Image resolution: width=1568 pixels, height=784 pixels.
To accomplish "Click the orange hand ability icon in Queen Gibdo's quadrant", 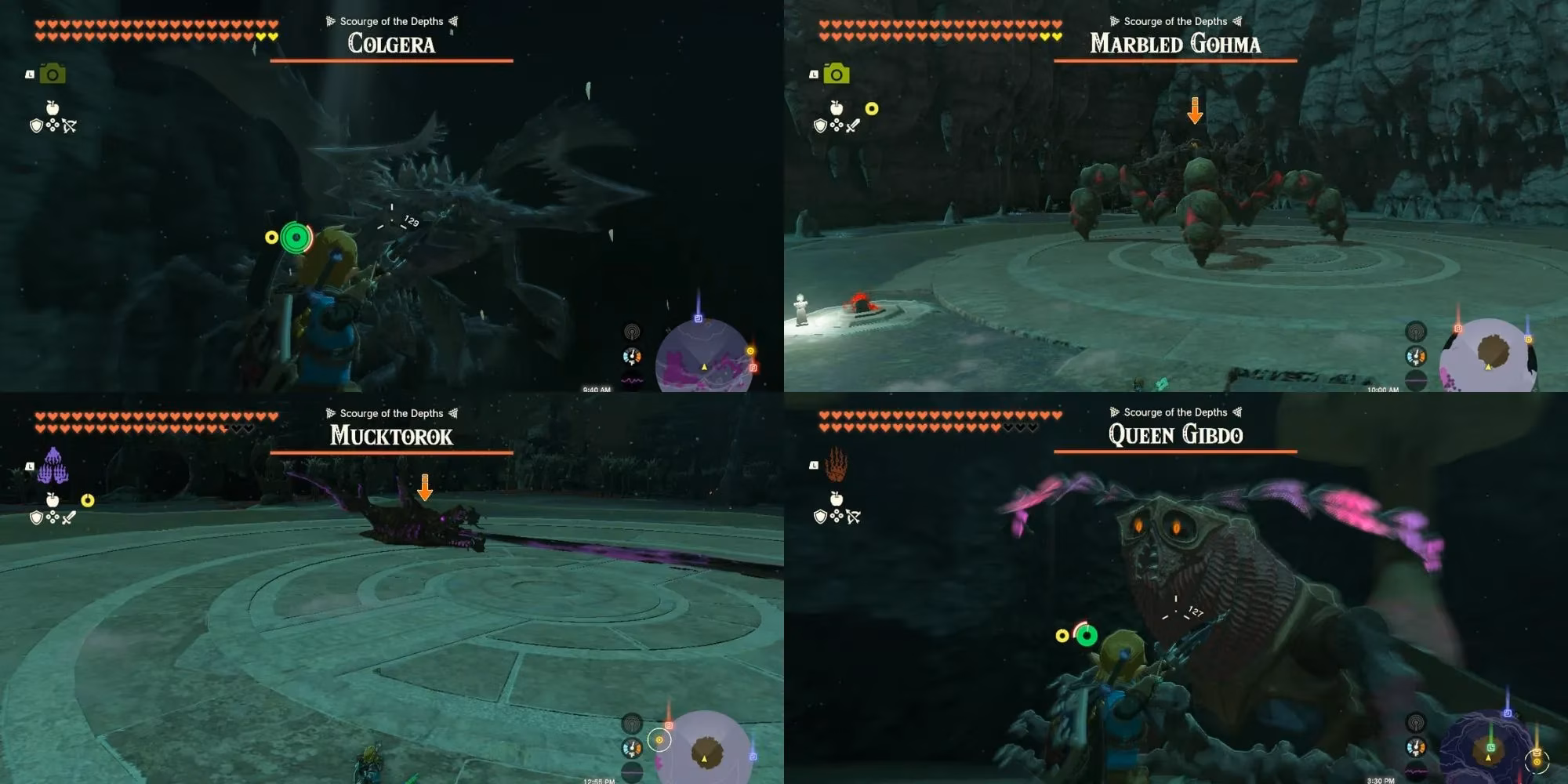I will (x=835, y=463).
